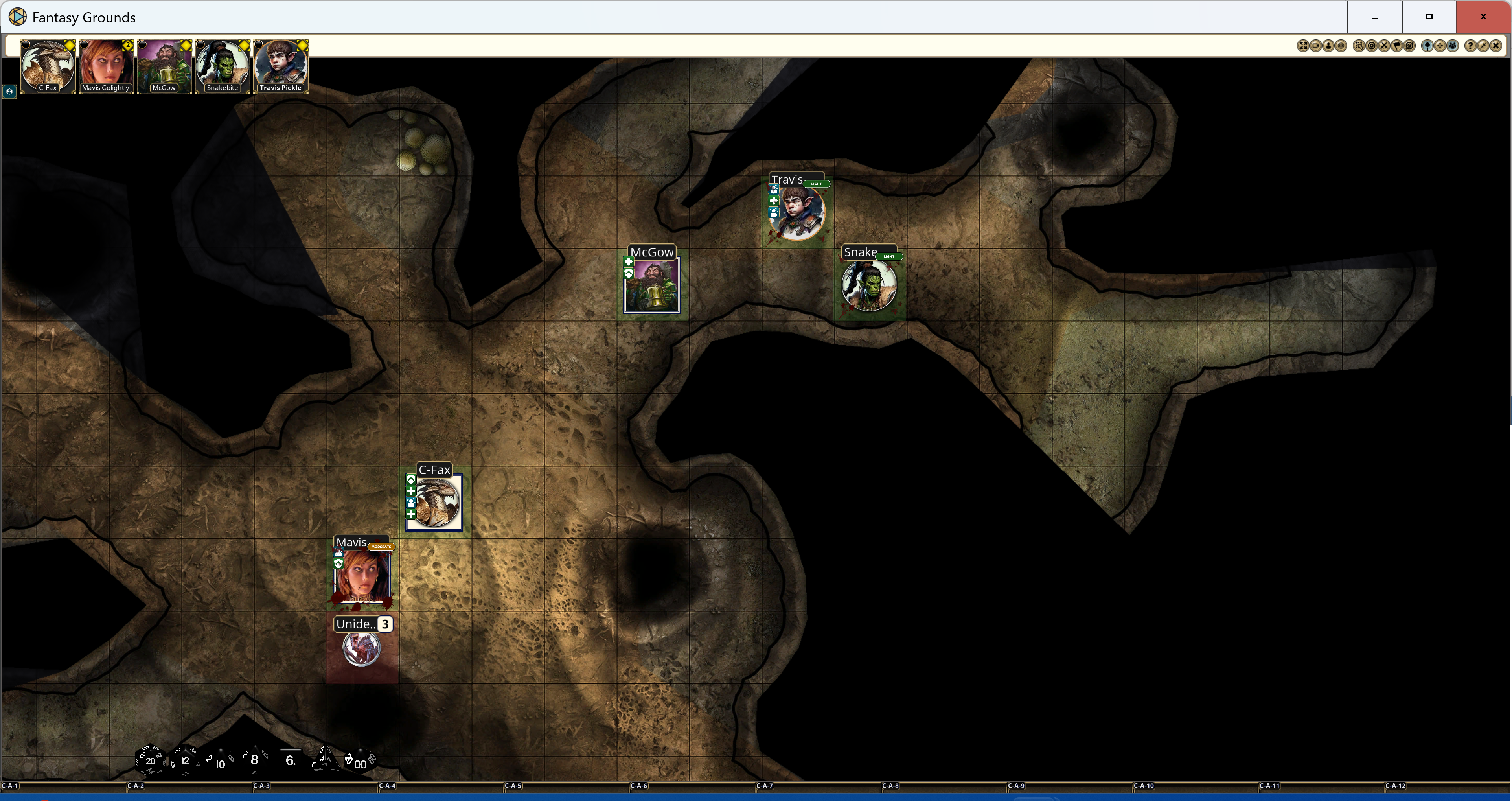
Task: Select the C-Fax party portrait
Action: click(x=48, y=66)
